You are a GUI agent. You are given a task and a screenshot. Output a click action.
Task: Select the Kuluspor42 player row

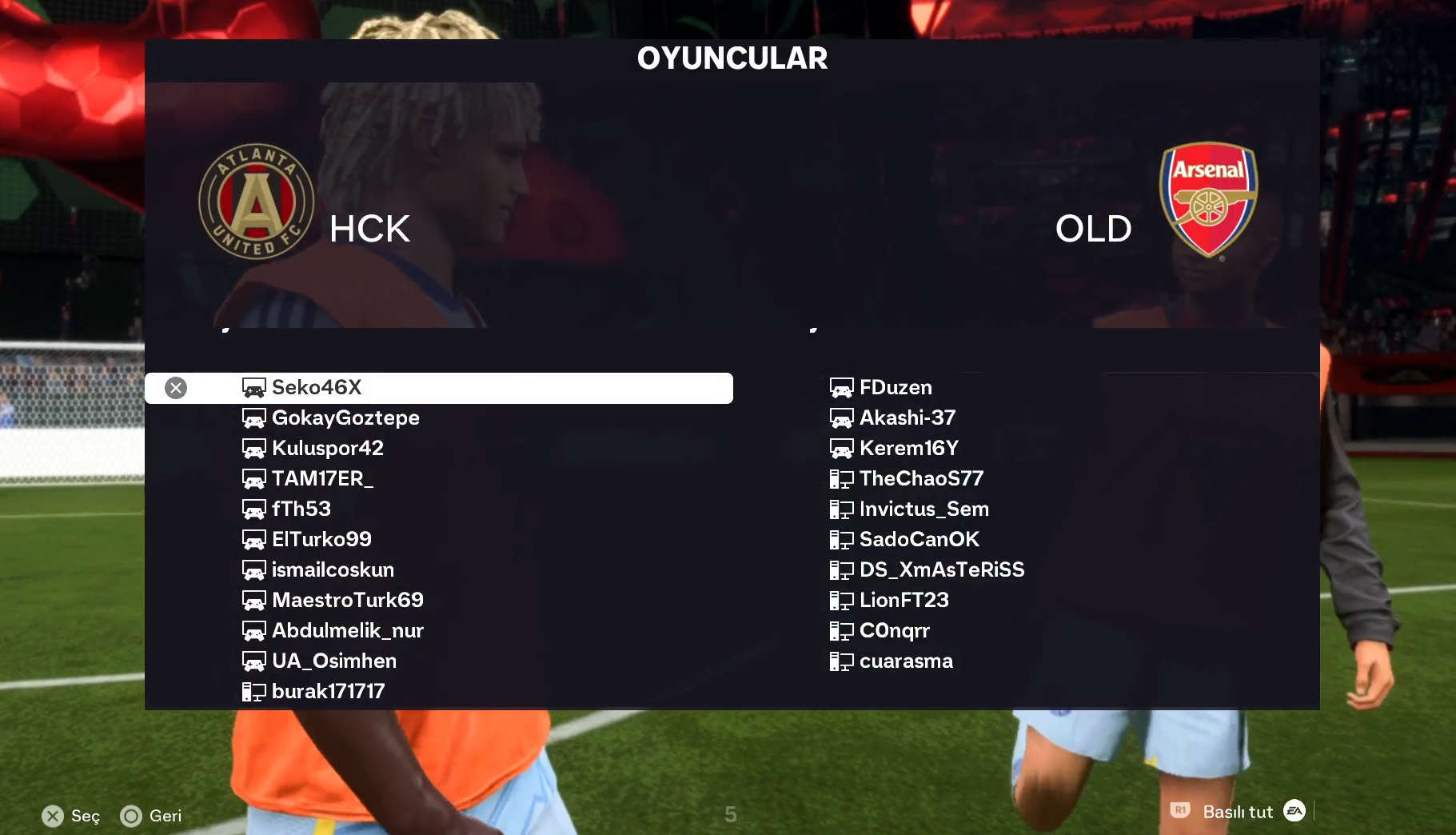click(327, 449)
